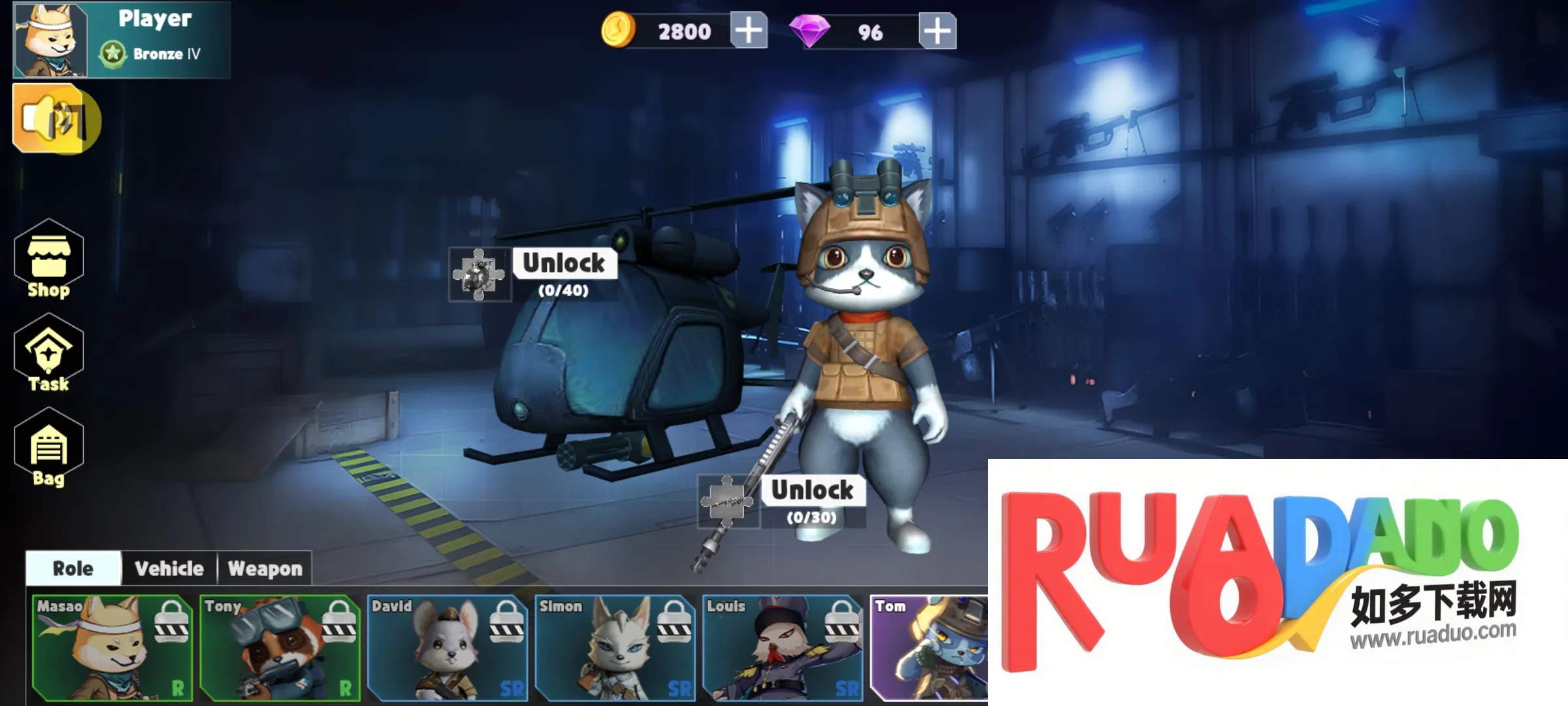Switch to the Vehicle tab
This screenshot has width=1568, height=706.
click(x=169, y=568)
